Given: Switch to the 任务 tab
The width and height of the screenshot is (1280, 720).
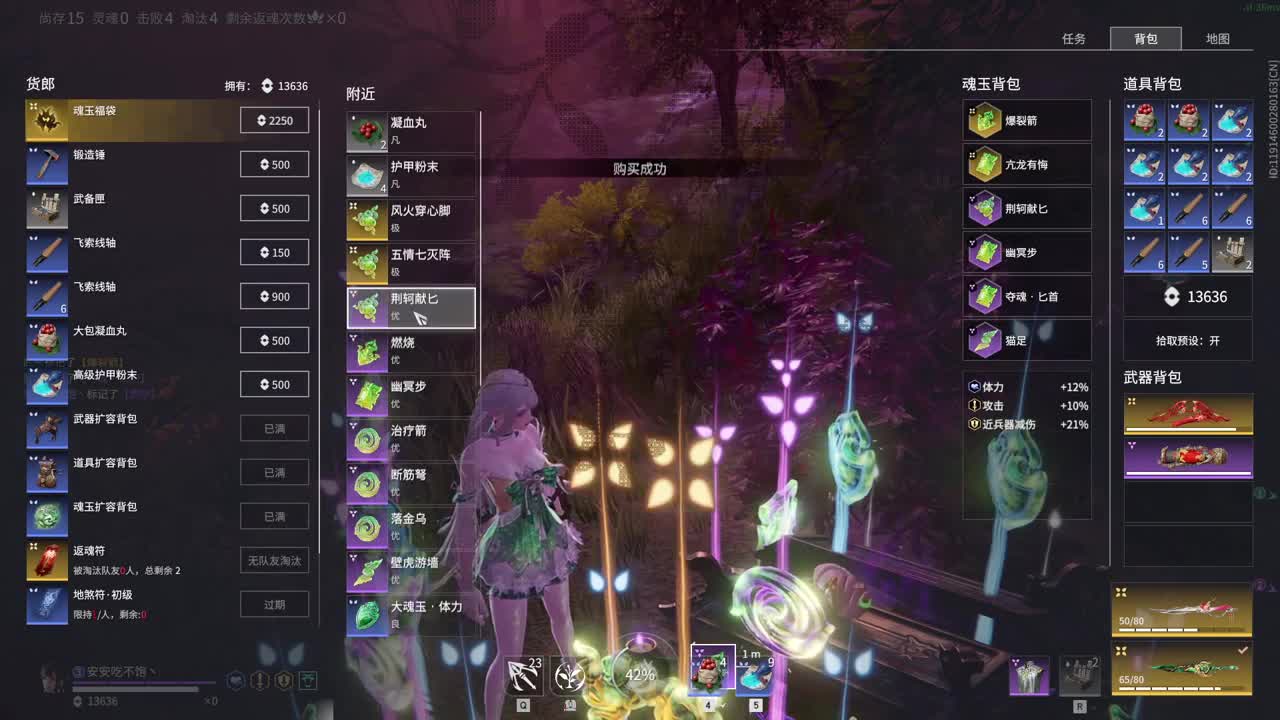Looking at the screenshot, I should (1074, 38).
